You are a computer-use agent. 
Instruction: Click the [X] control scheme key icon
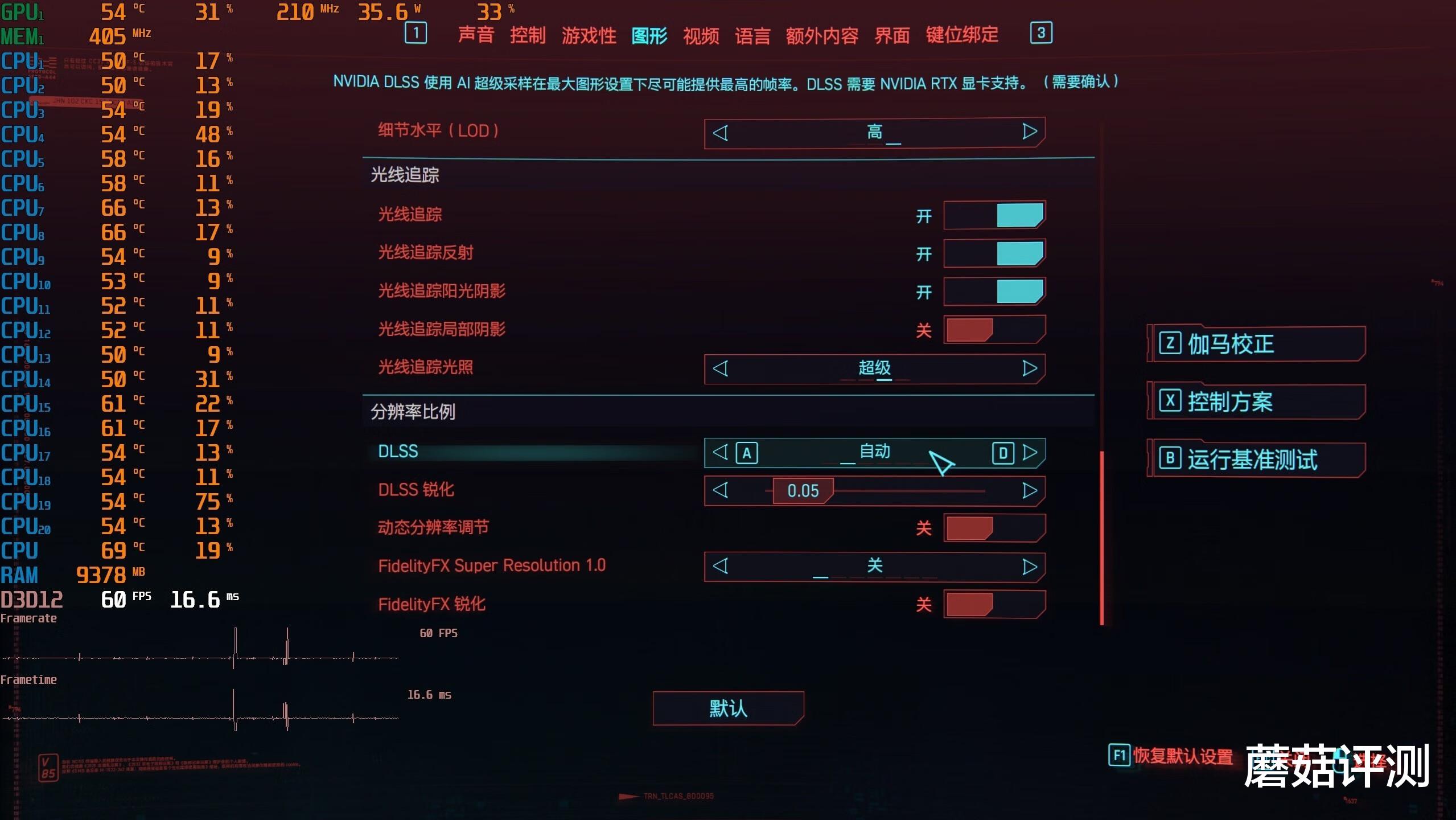pos(1171,401)
